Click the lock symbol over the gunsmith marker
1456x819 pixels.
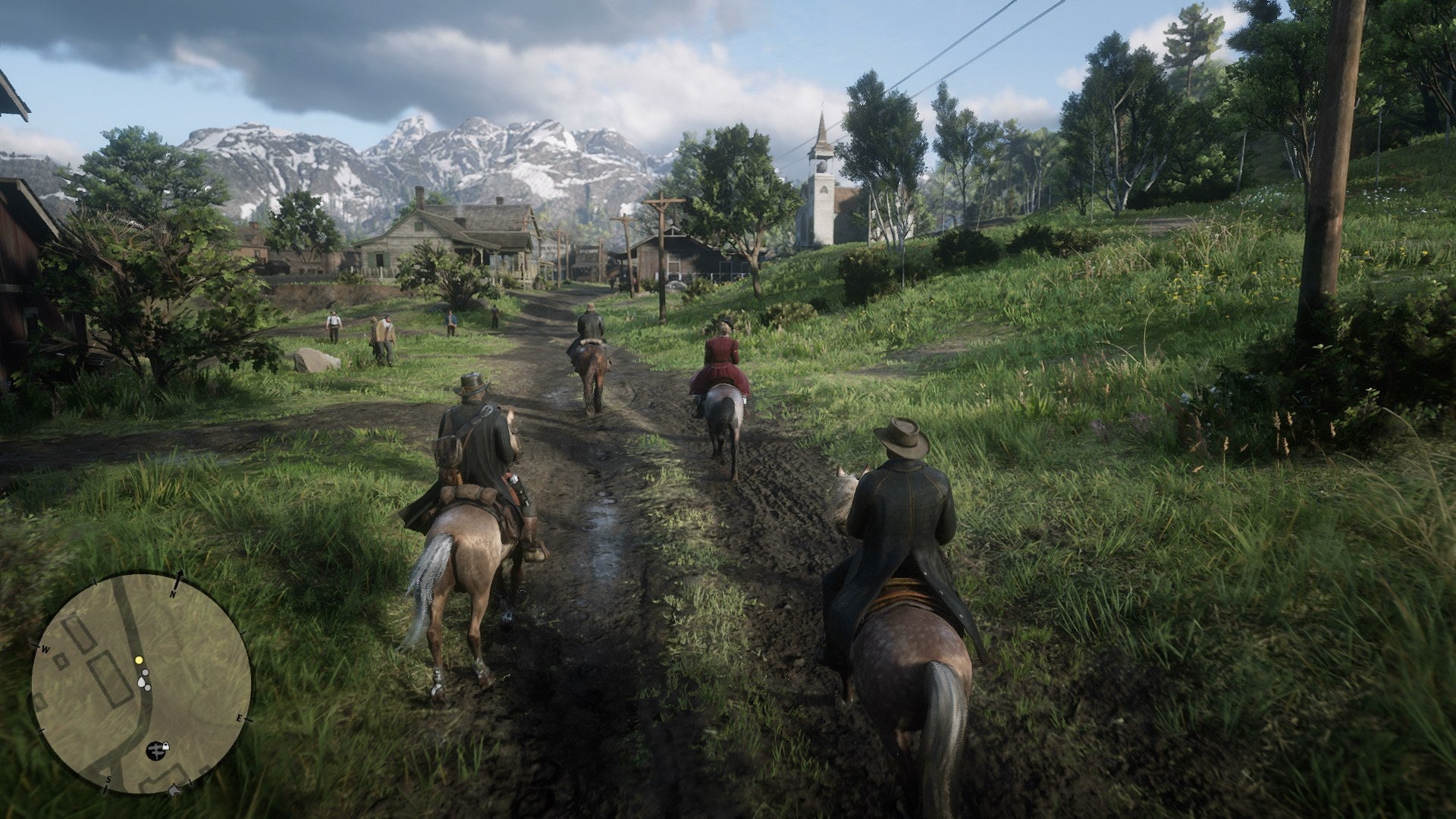pyautogui.click(x=165, y=746)
